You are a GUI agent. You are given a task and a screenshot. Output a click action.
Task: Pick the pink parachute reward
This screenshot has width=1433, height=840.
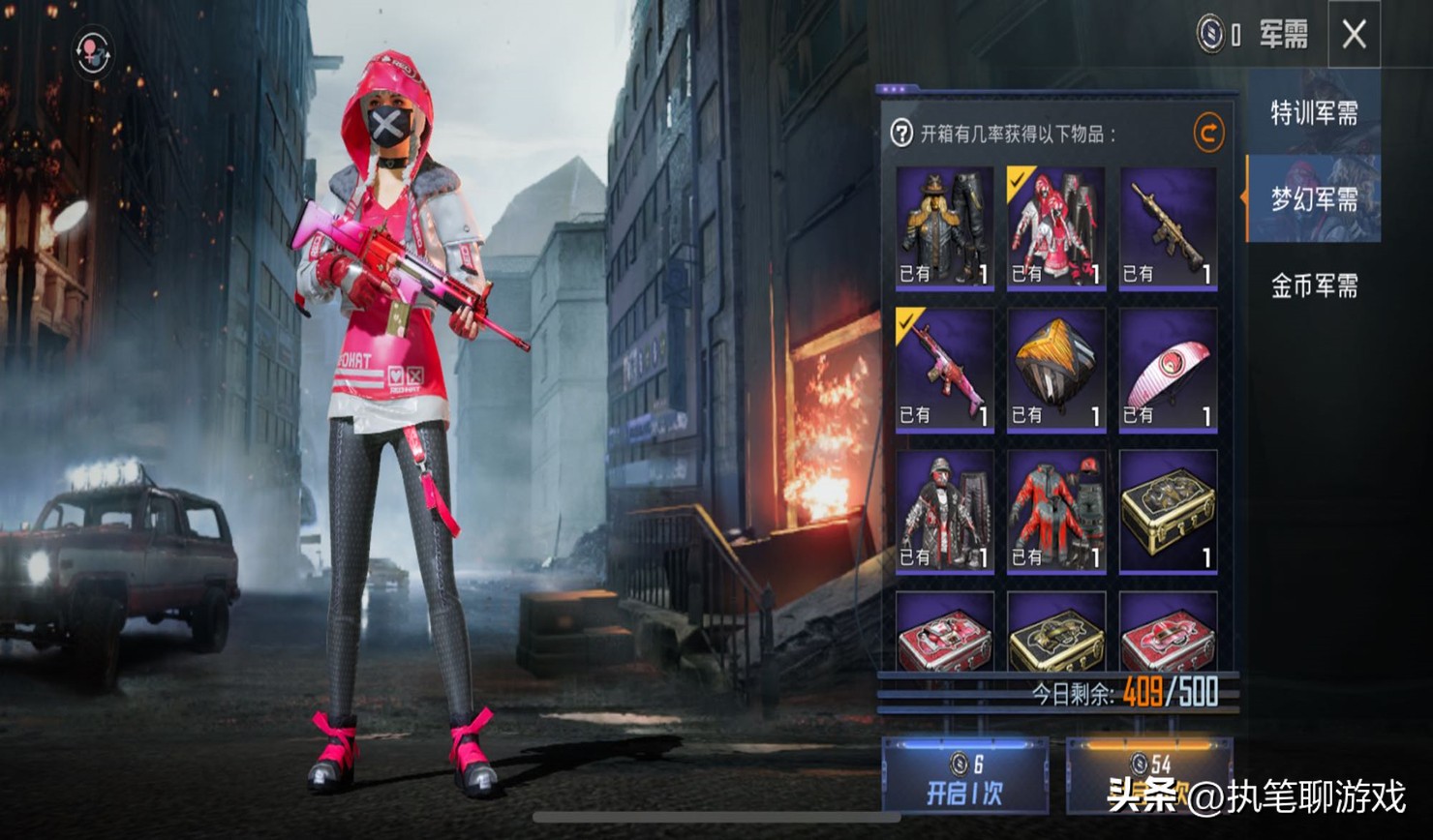[1168, 370]
